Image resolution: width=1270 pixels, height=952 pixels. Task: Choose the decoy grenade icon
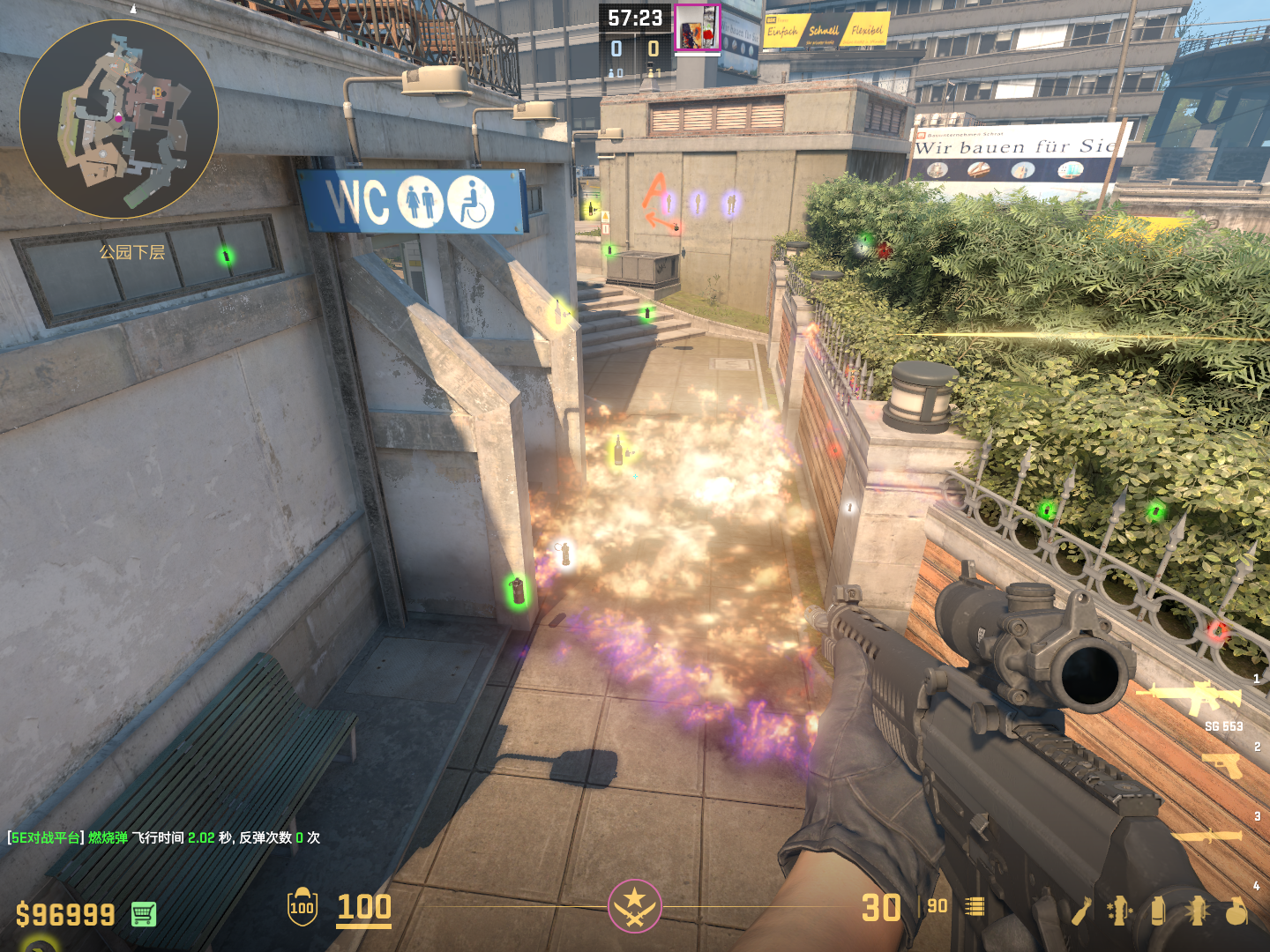point(1119,911)
